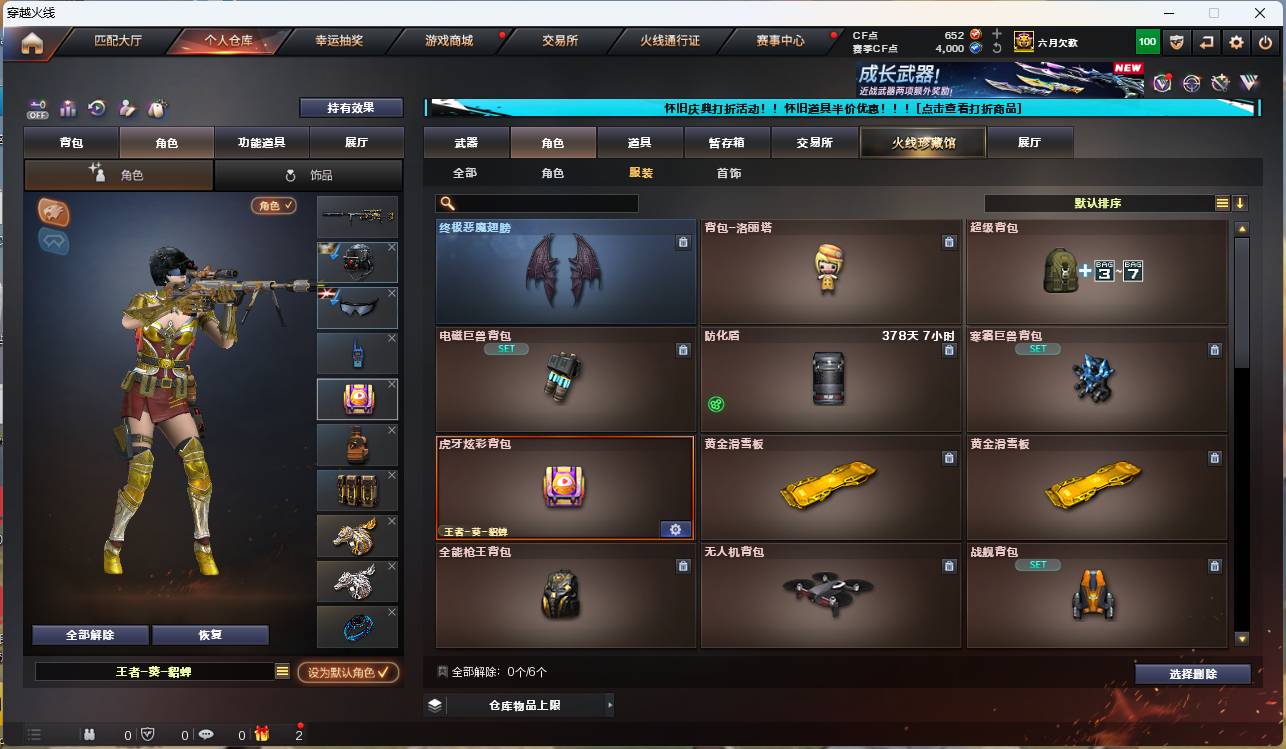Click the 全部解除 button under the character

click(x=90, y=635)
